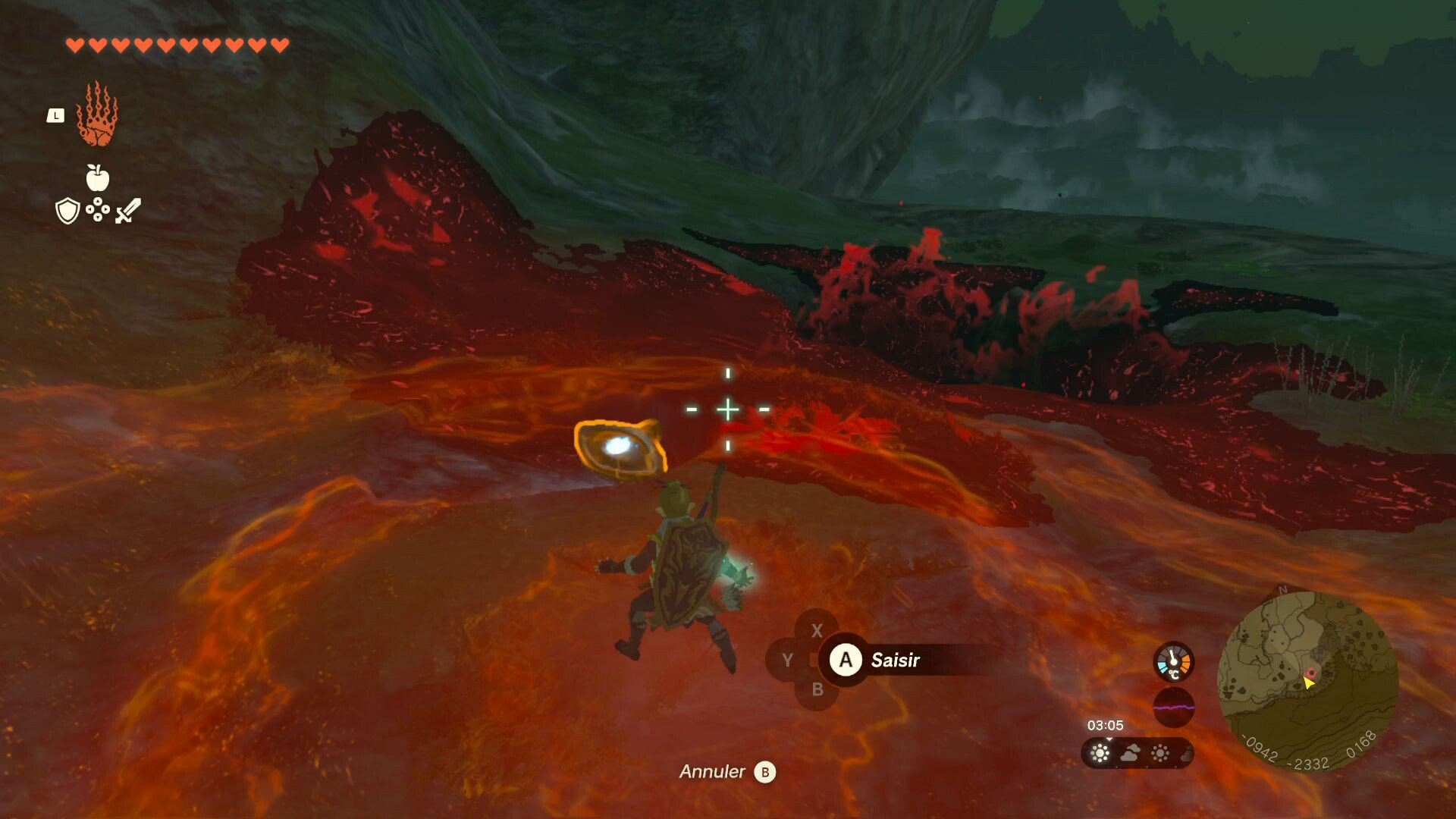
Task: Choose the sword quick-select icon
Action: (128, 210)
